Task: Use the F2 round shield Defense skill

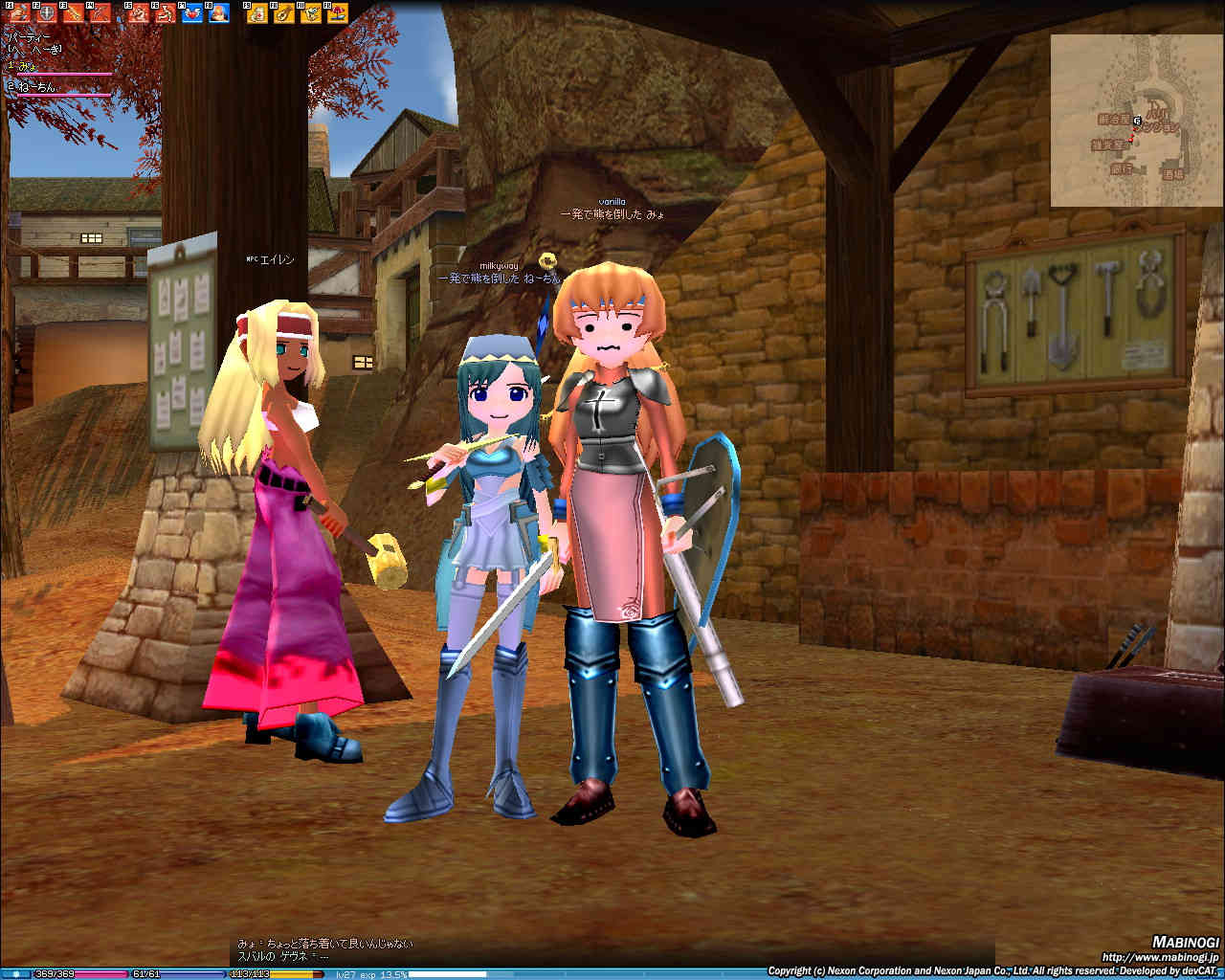Action: (x=46, y=13)
